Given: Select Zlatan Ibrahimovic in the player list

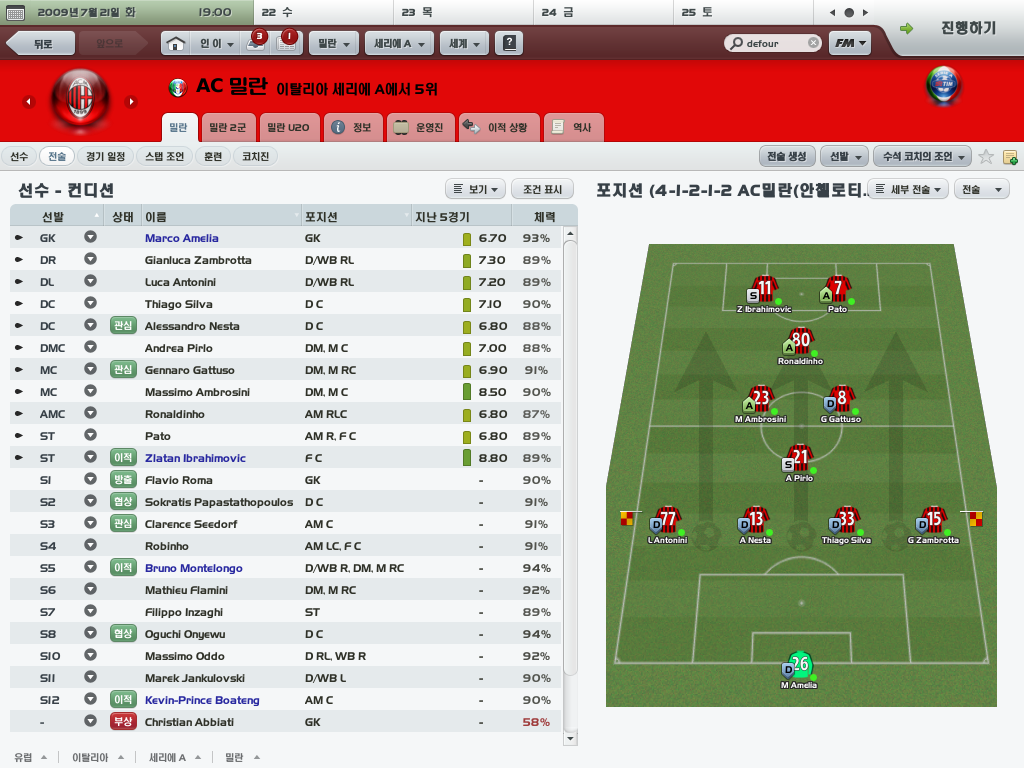Looking at the screenshot, I should pos(195,458).
